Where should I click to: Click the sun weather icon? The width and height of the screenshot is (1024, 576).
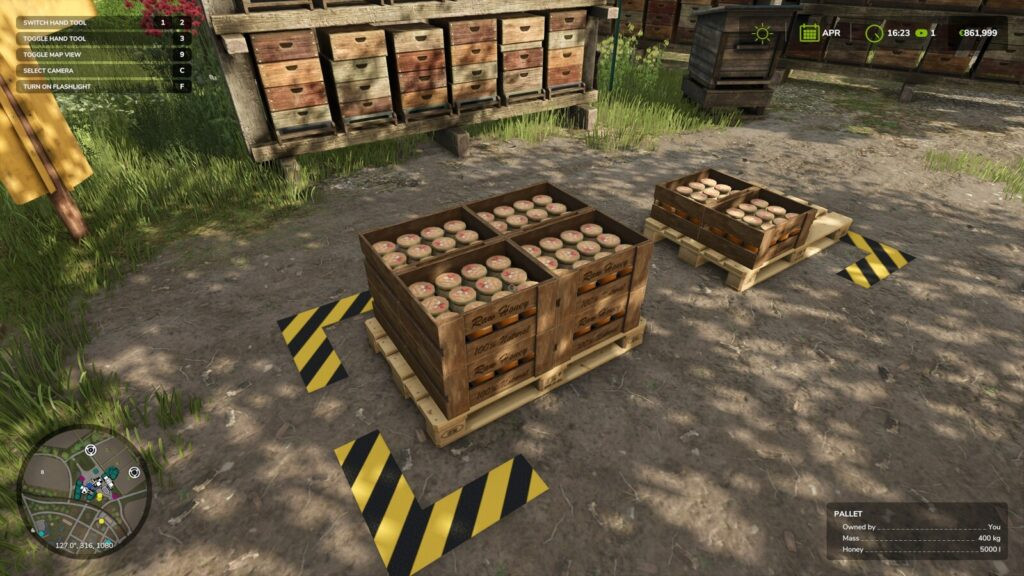point(763,33)
